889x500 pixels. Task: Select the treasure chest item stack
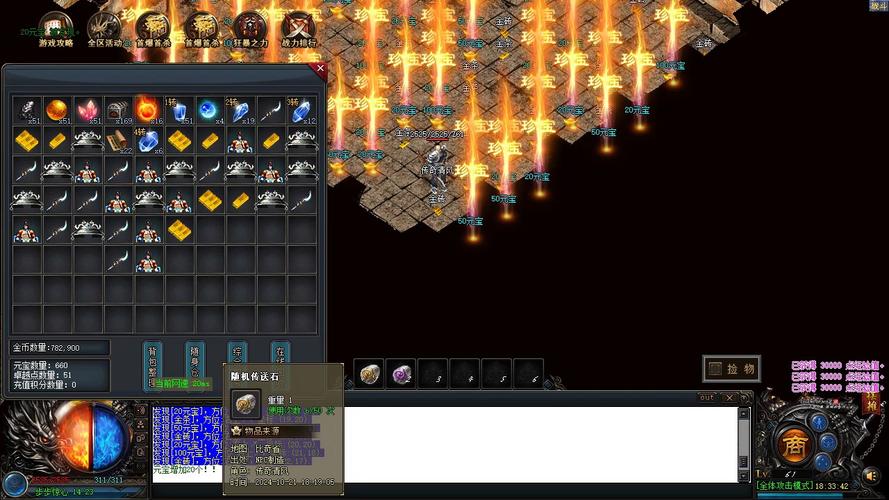(x=118, y=110)
